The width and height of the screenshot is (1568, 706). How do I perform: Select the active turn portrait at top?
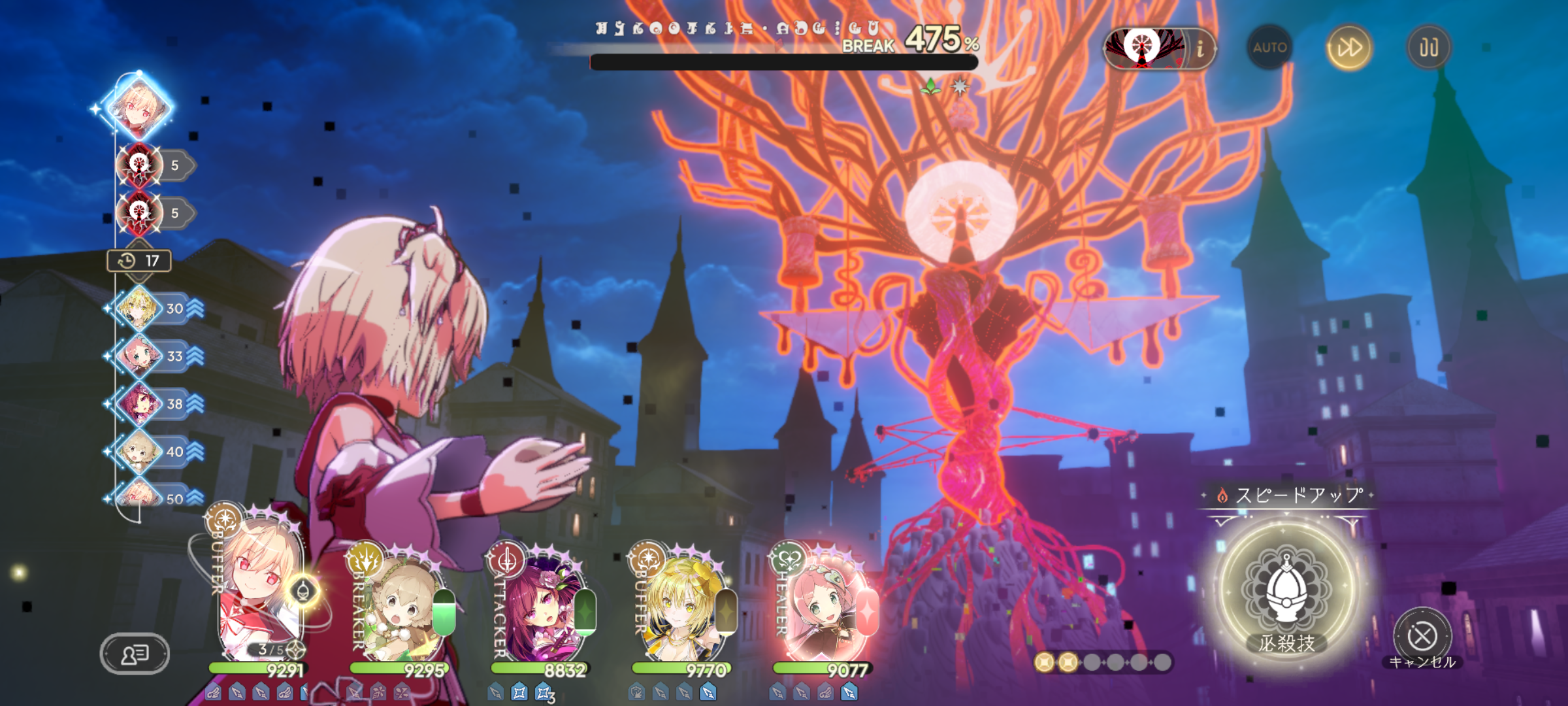point(139,107)
